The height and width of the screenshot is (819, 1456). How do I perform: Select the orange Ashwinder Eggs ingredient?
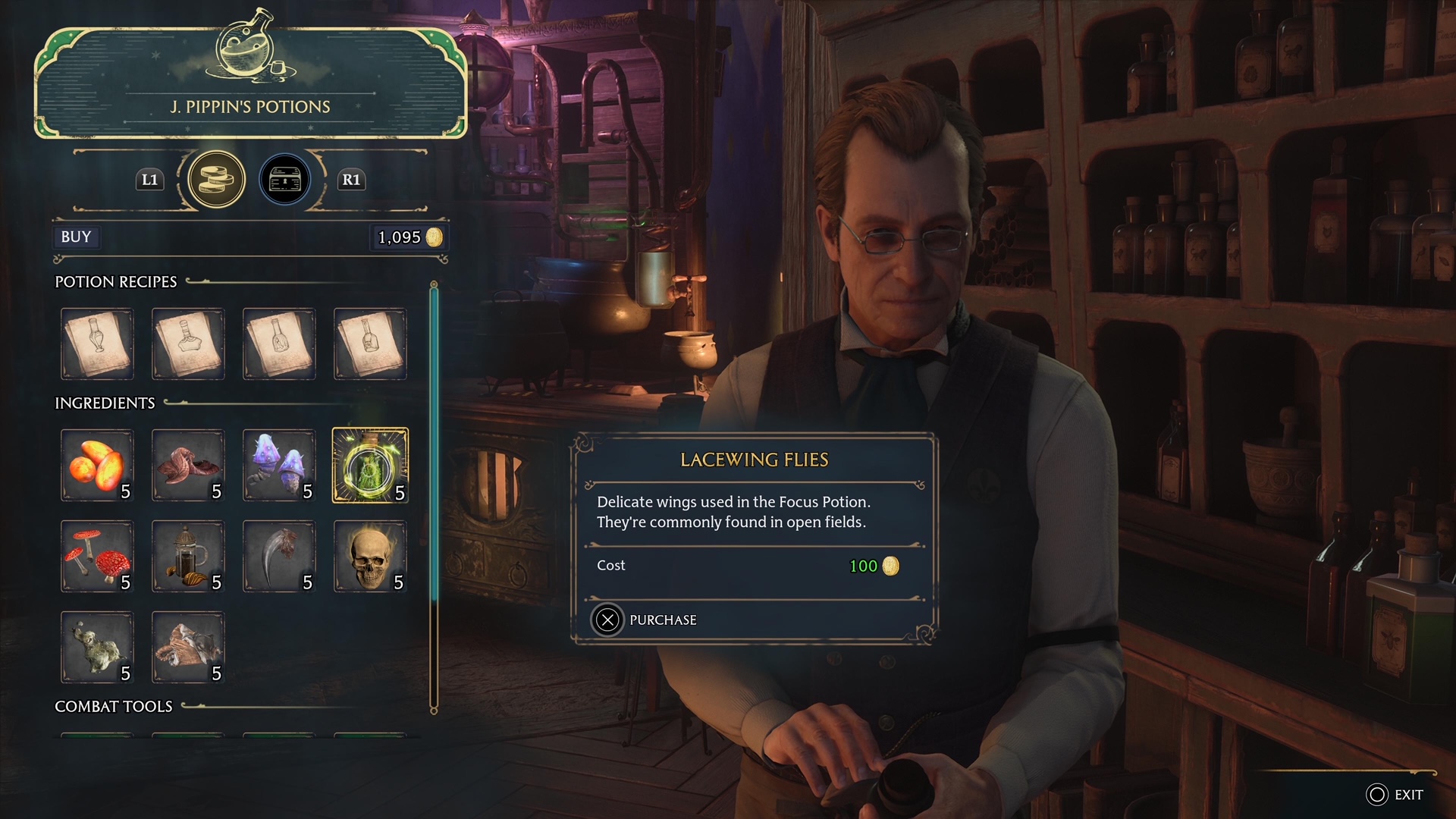97,465
